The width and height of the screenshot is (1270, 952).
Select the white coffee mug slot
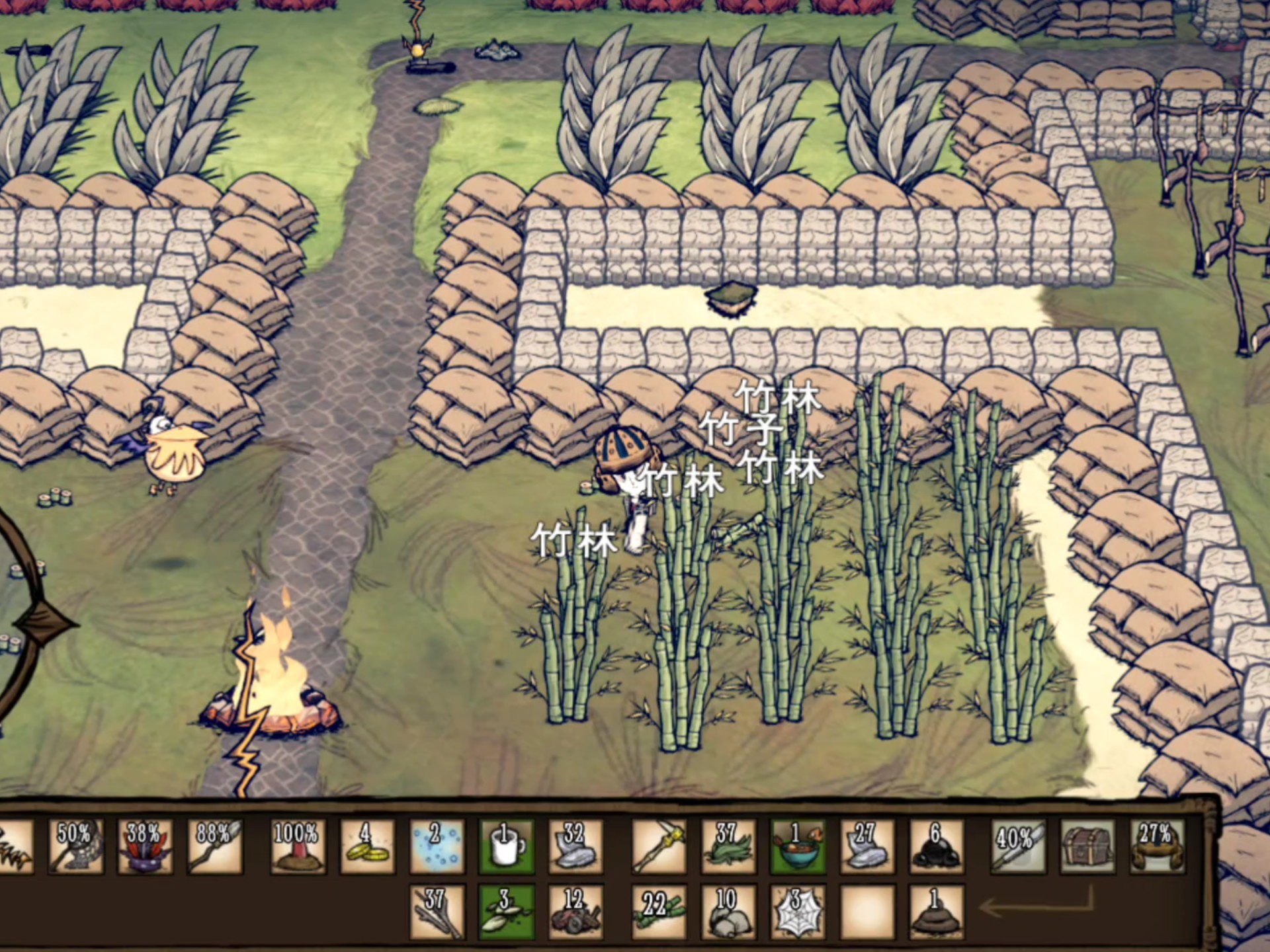click(506, 847)
